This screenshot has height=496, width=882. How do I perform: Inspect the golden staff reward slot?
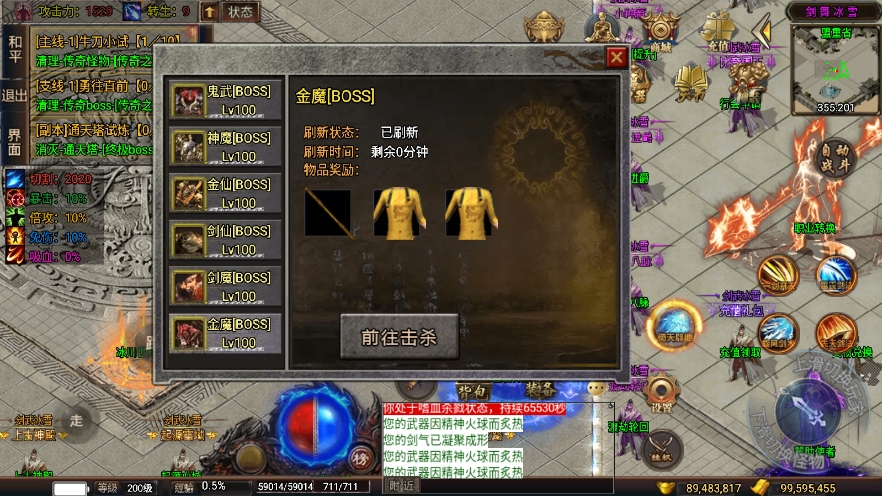click(x=328, y=212)
